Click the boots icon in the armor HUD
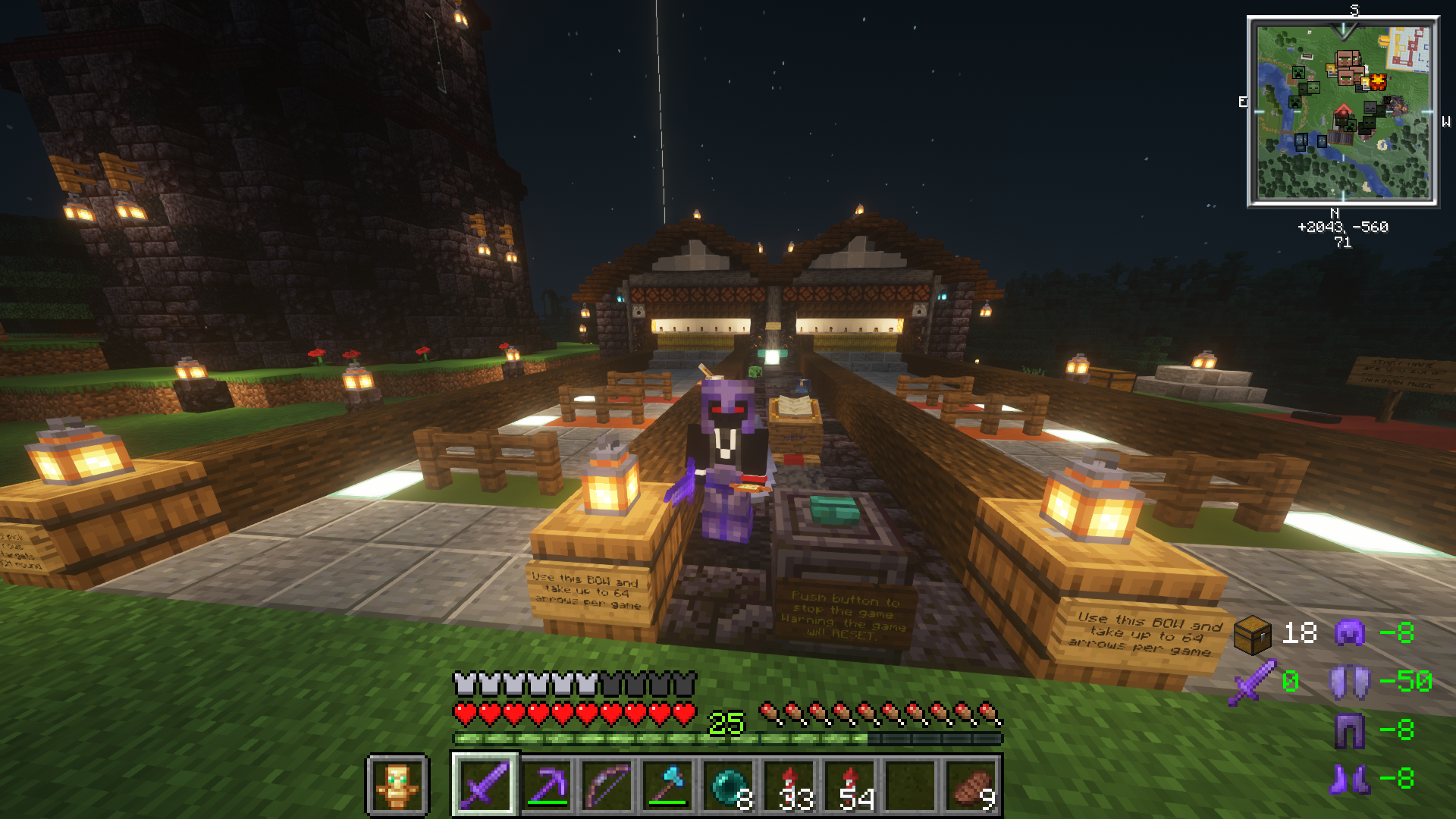Screen dimensions: 1456x819 coord(1350,779)
